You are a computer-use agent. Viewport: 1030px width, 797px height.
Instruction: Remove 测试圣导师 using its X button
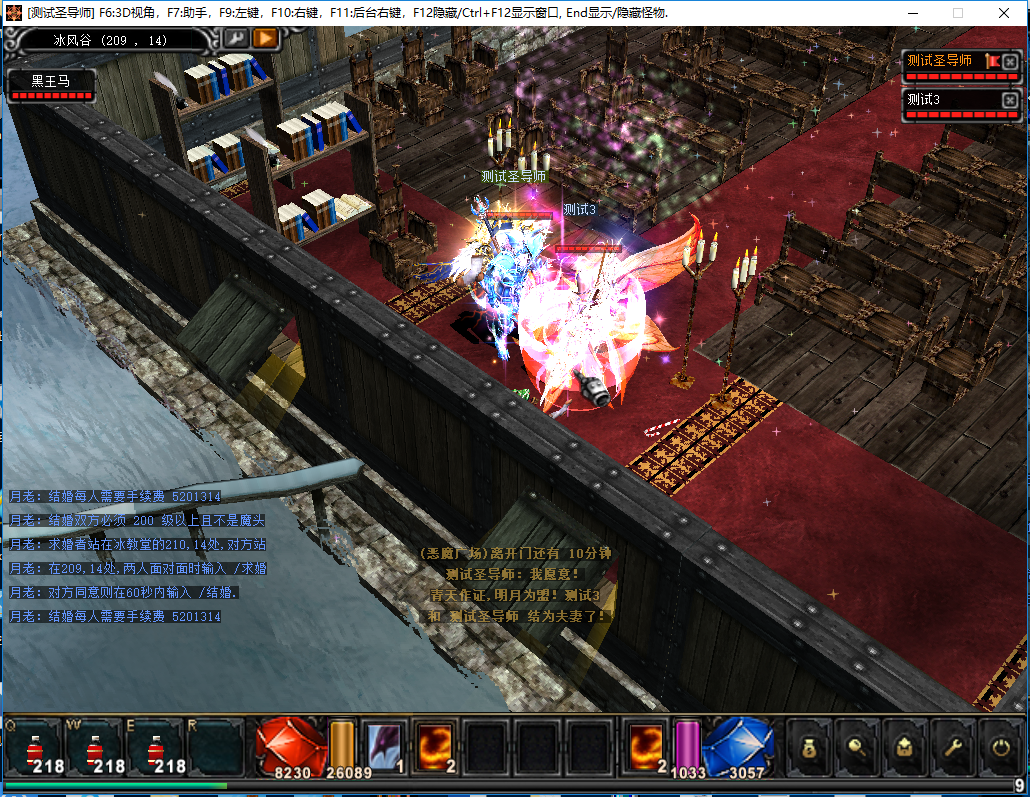pos(1010,62)
